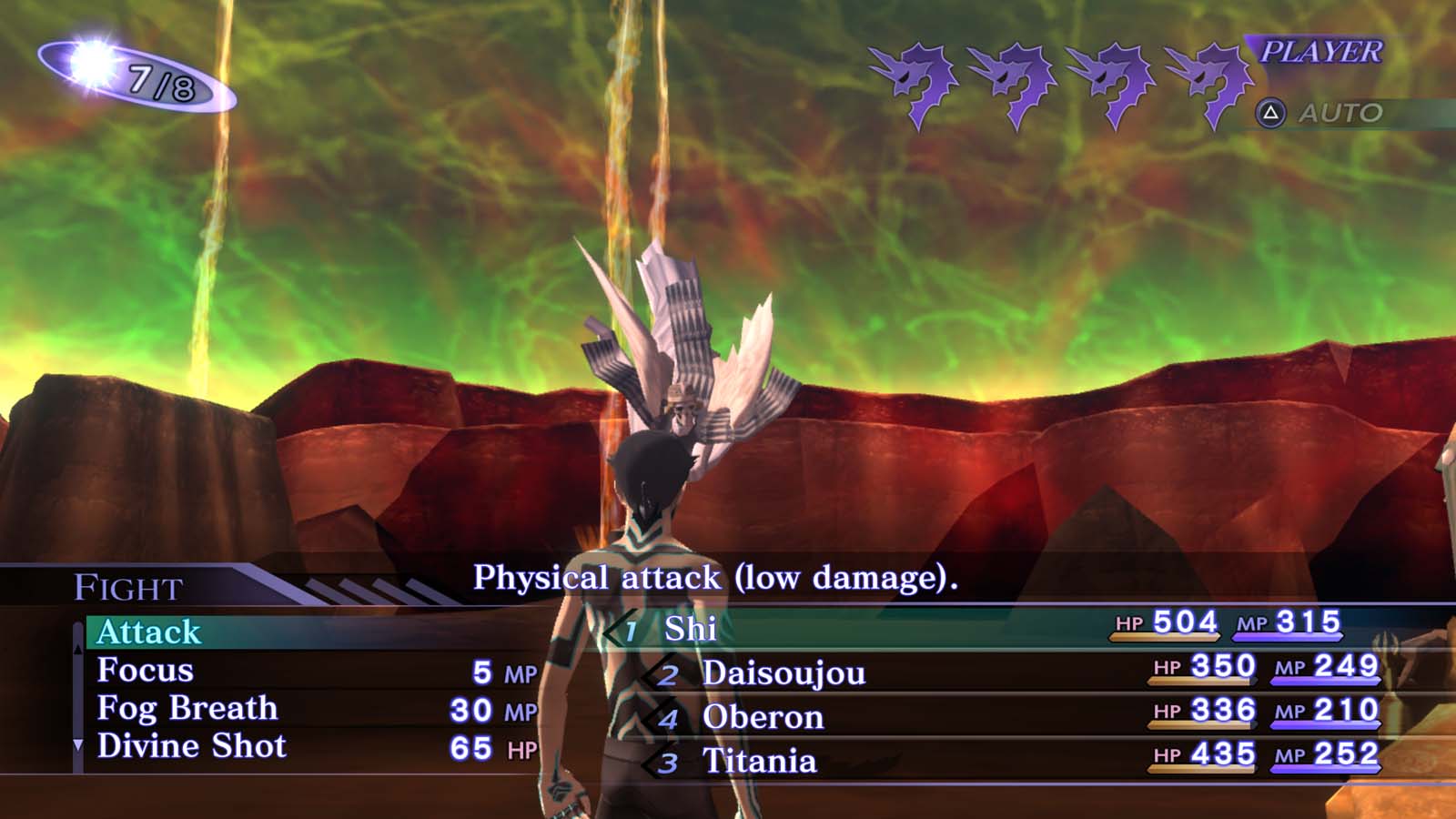Pick the Divine Shot skill

[192, 746]
